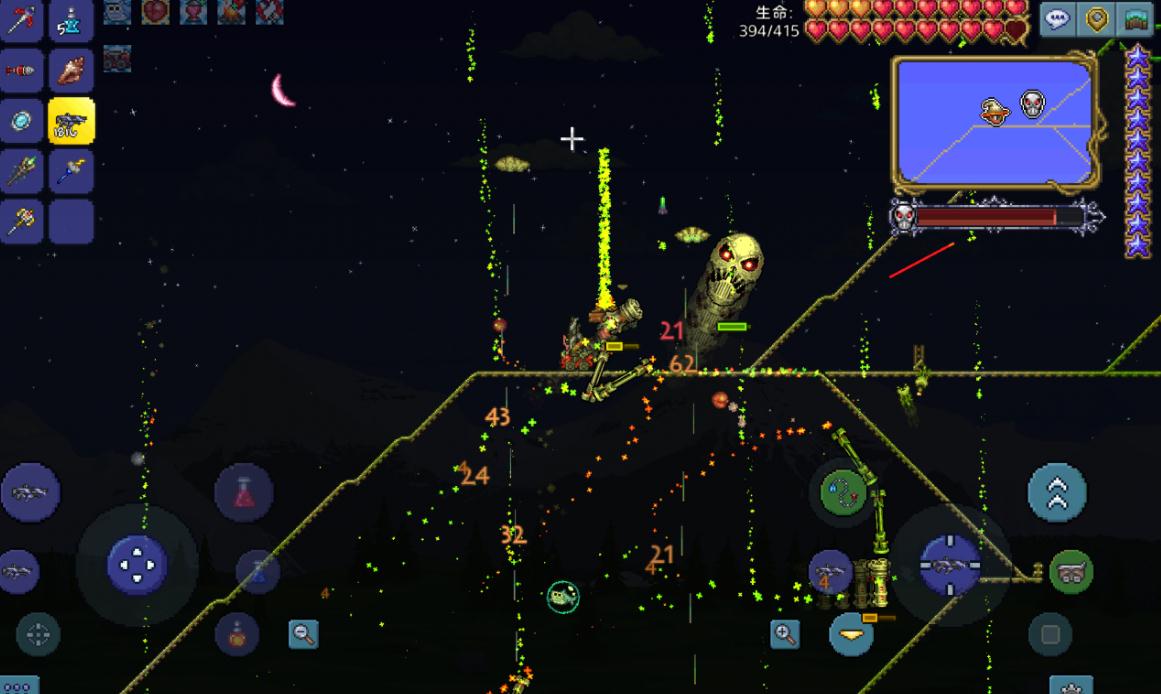Use the blue mana potion quick button

(x=258, y=571)
